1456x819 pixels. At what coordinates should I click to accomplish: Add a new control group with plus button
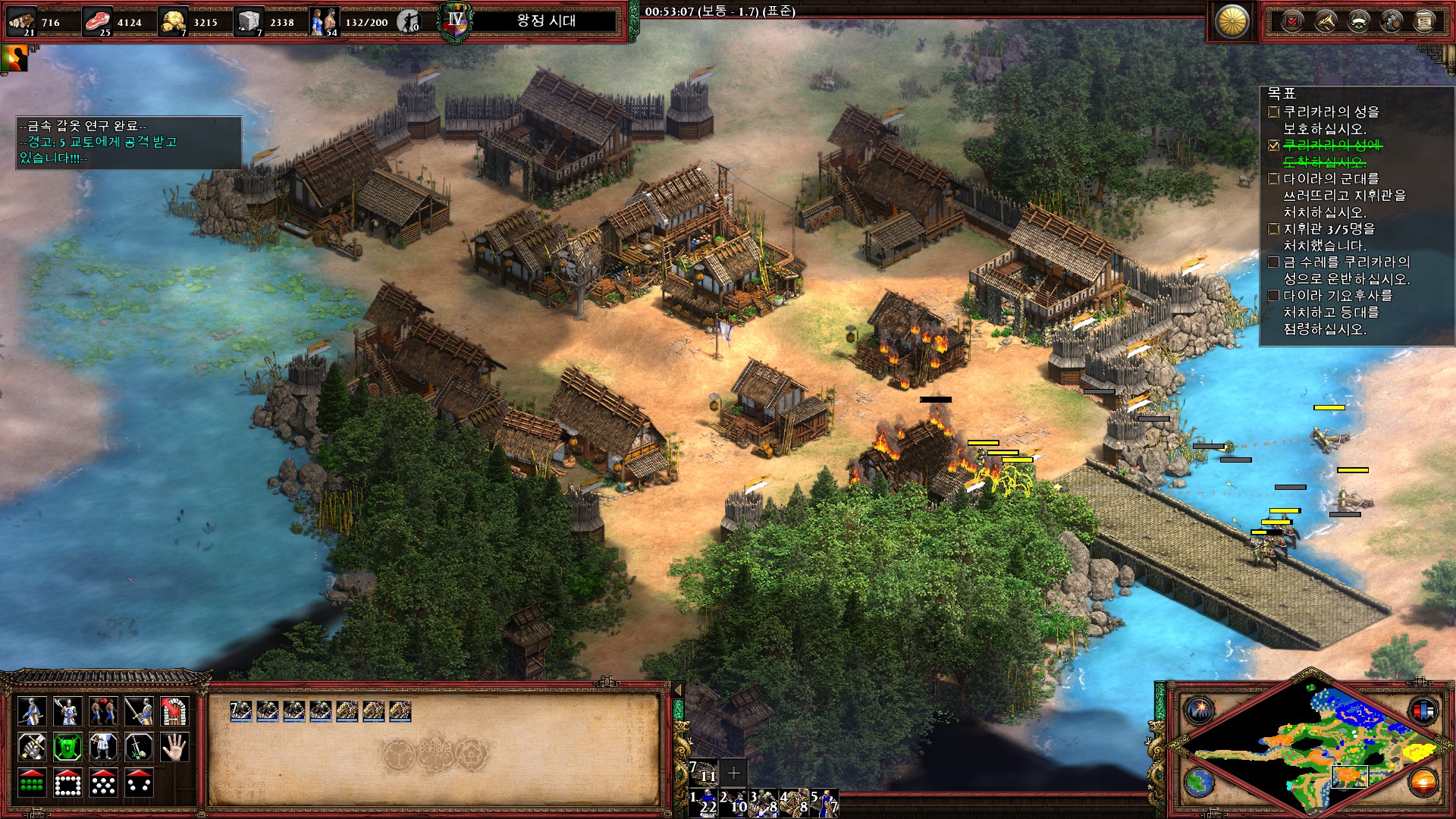click(x=733, y=773)
